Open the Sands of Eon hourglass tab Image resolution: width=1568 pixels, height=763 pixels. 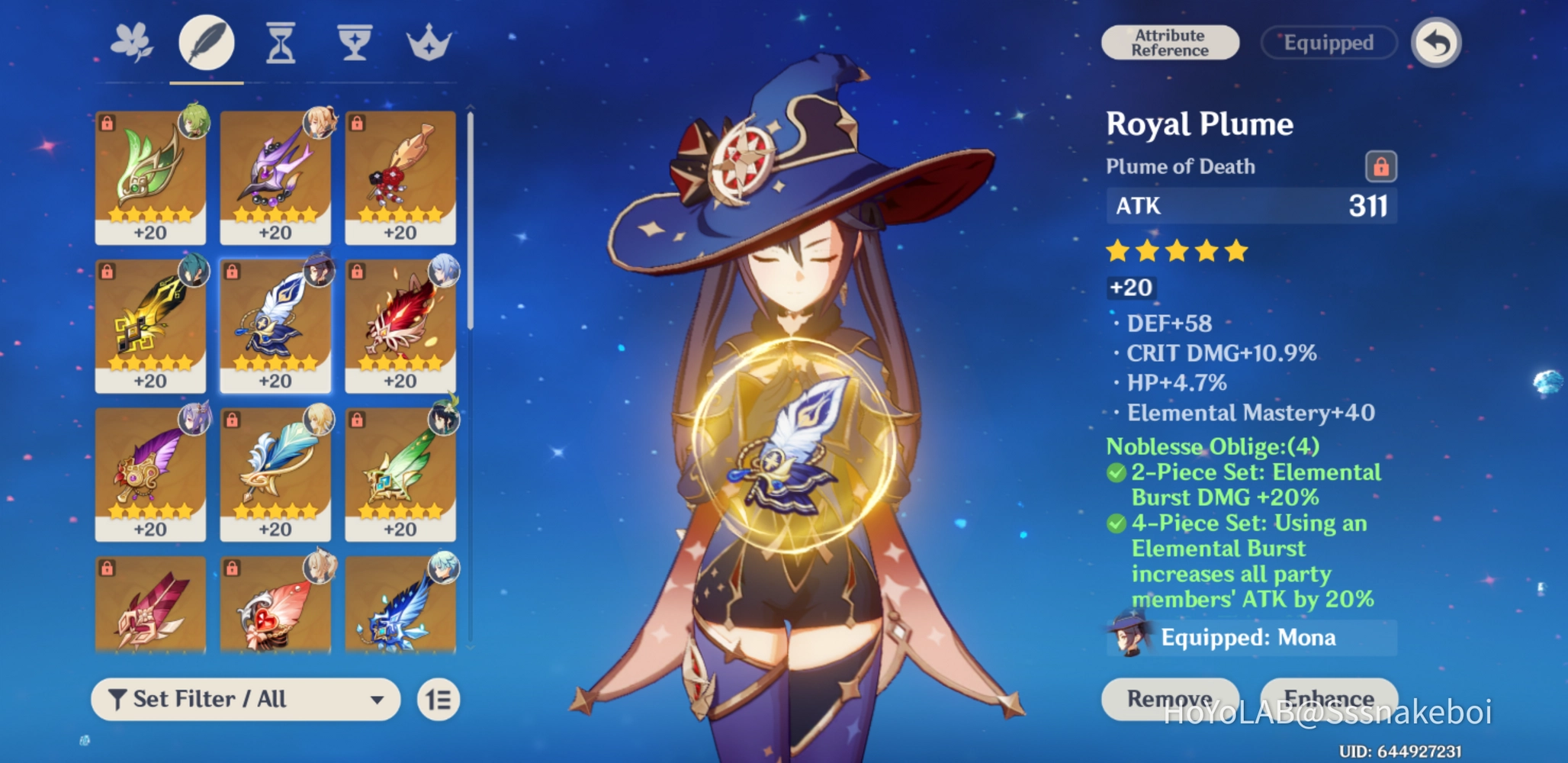click(280, 43)
